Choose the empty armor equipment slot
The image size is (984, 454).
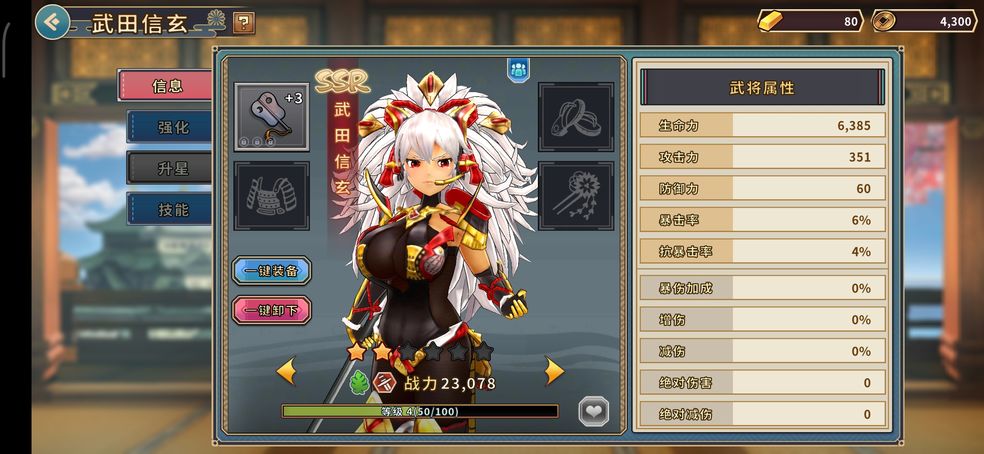271,196
